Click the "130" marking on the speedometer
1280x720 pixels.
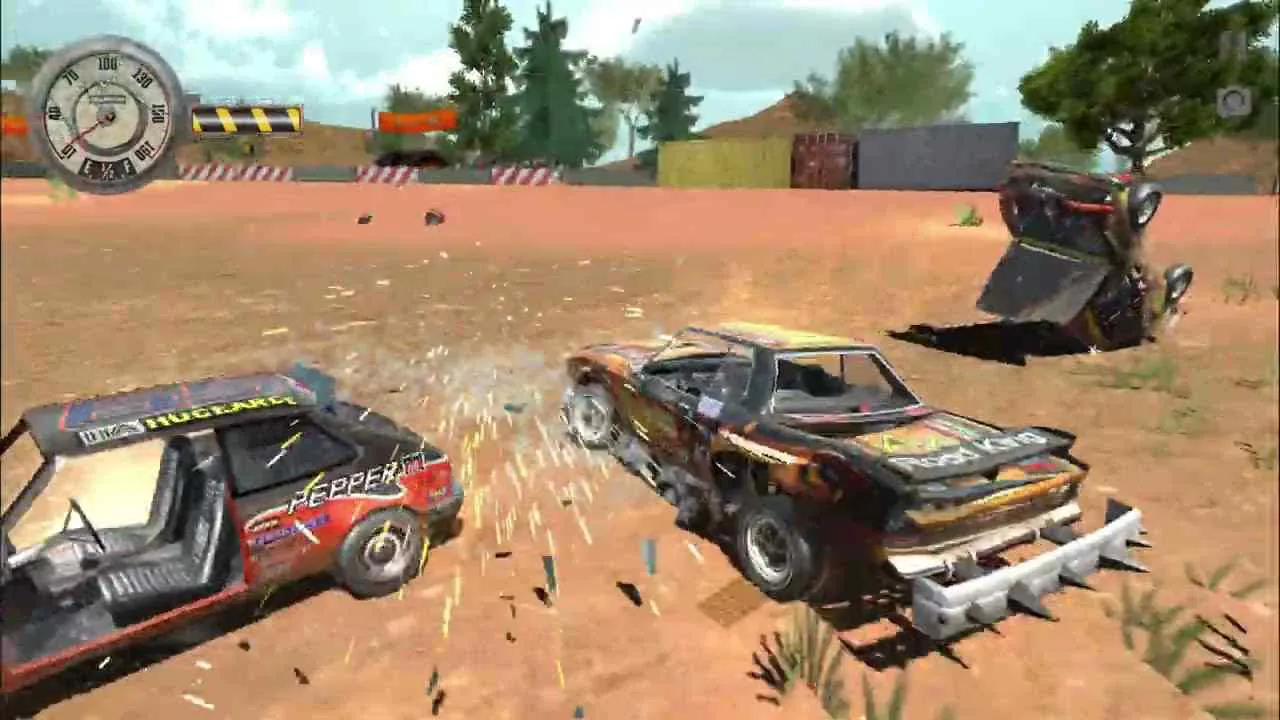tap(141, 78)
